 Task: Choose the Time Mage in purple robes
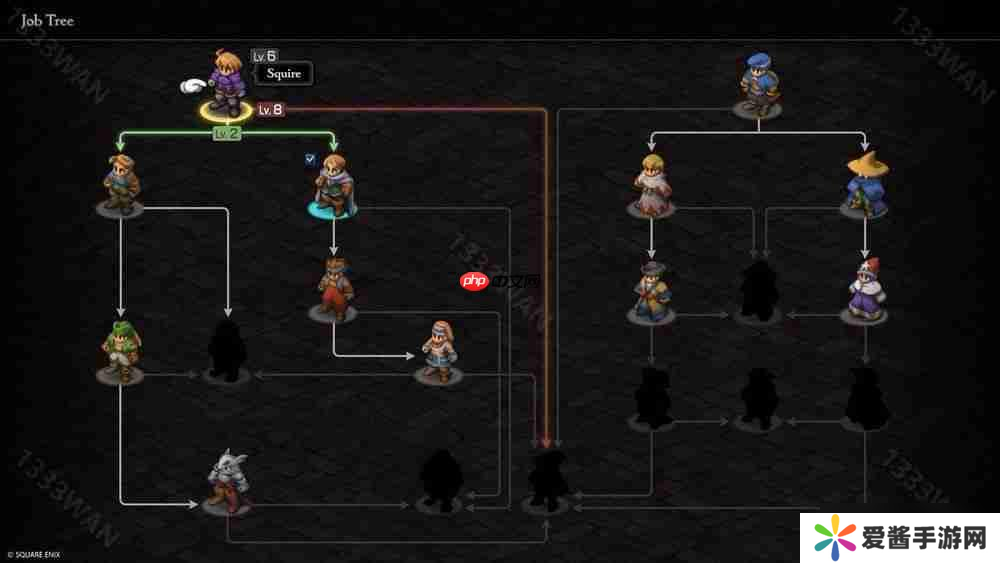point(864,290)
